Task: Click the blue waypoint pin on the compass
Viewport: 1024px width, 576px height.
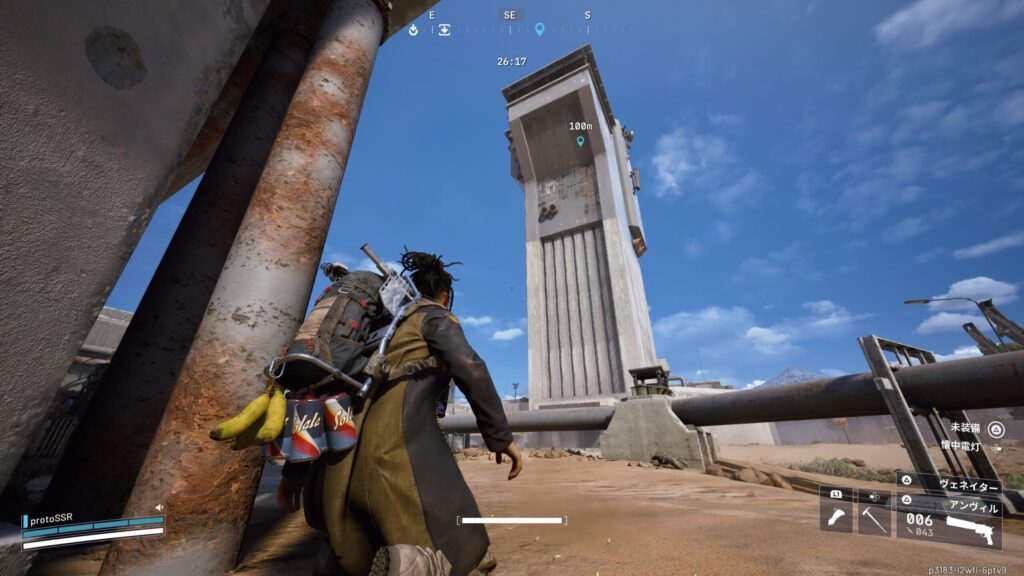Action: [539, 30]
